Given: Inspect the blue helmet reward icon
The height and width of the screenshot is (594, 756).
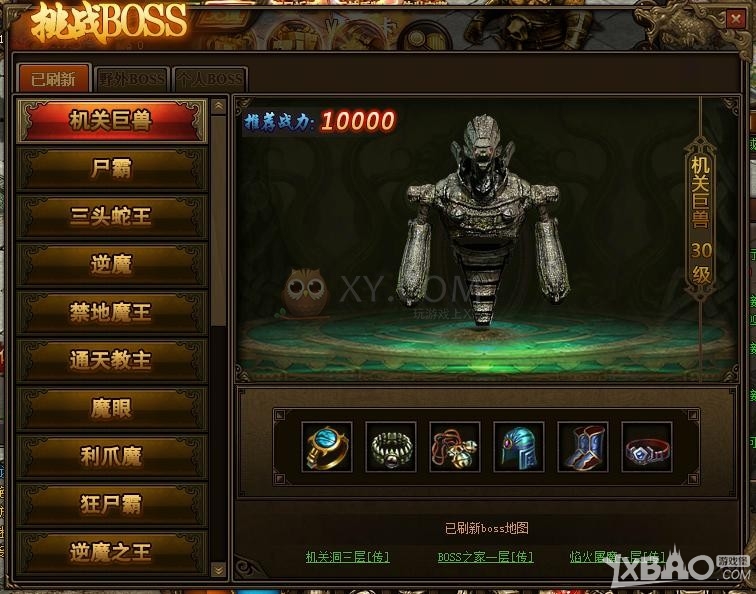Looking at the screenshot, I should point(518,446).
